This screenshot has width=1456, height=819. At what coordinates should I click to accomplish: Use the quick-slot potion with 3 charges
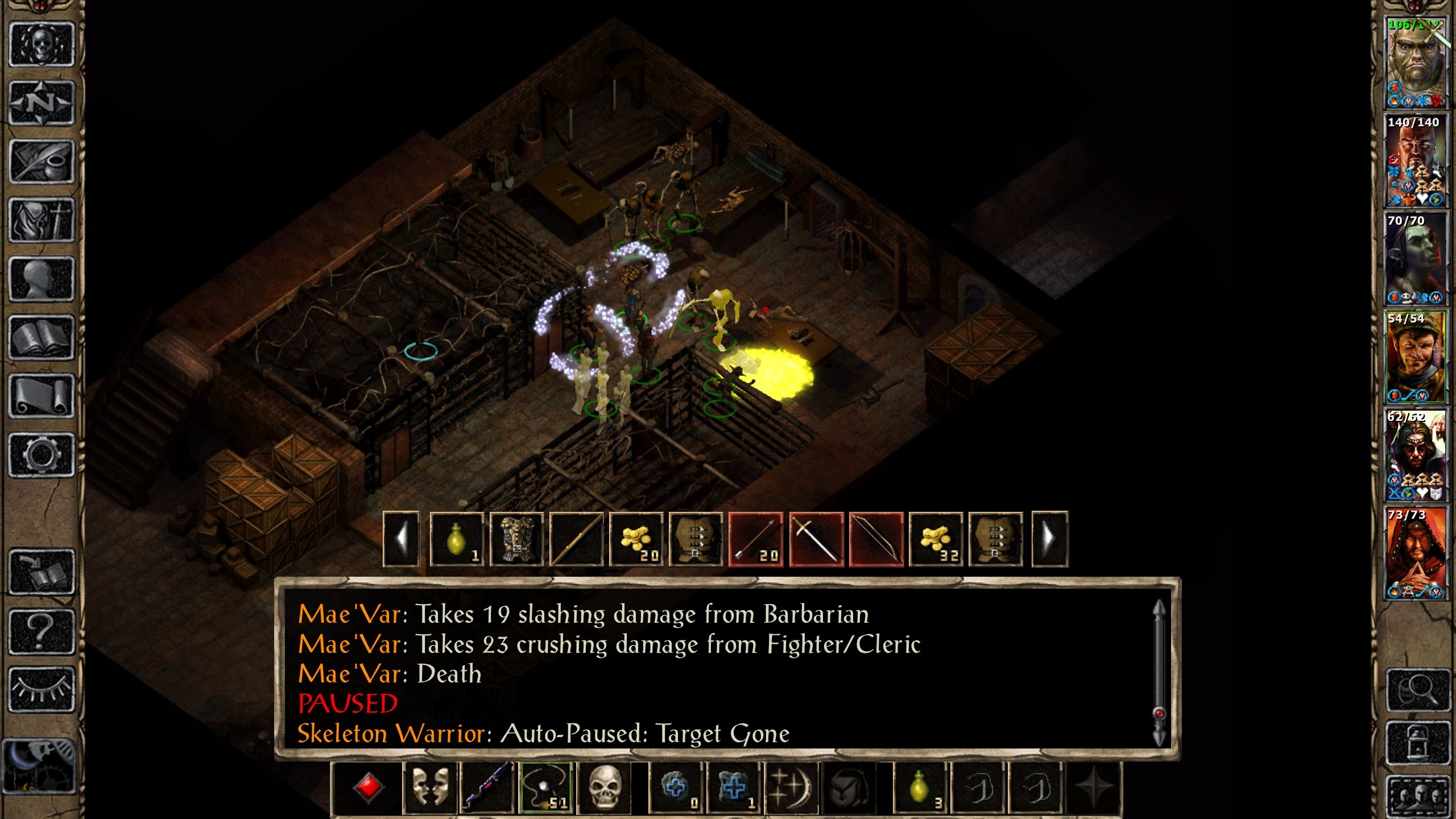pos(920,788)
